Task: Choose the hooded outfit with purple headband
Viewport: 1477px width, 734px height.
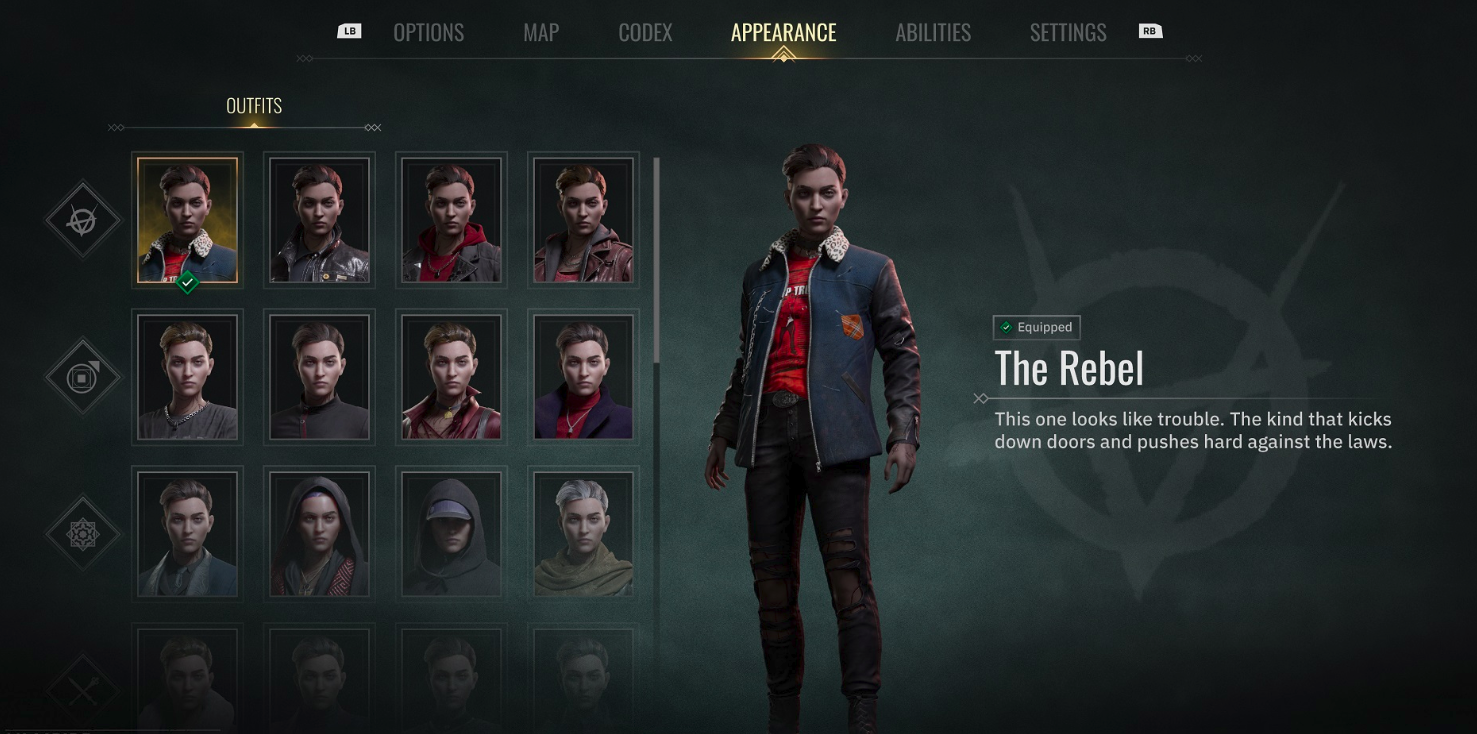Action: click(319, 534)
